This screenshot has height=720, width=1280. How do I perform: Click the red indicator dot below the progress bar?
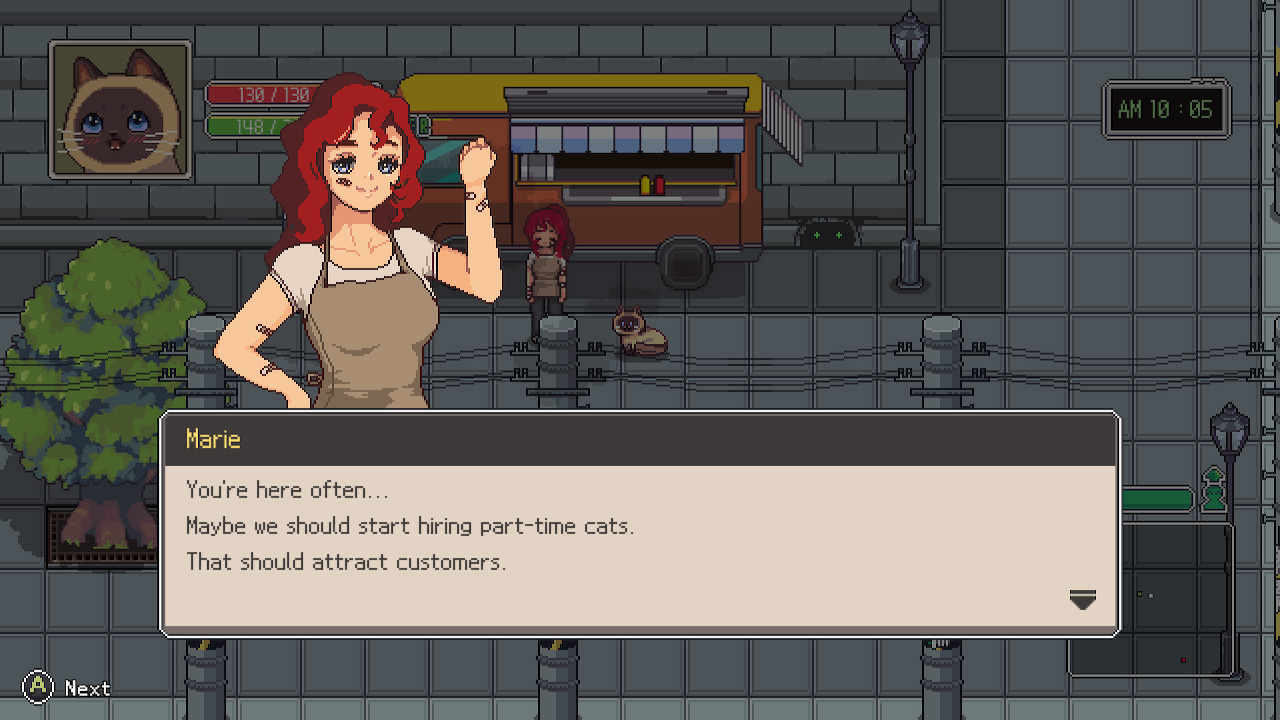1183,660
